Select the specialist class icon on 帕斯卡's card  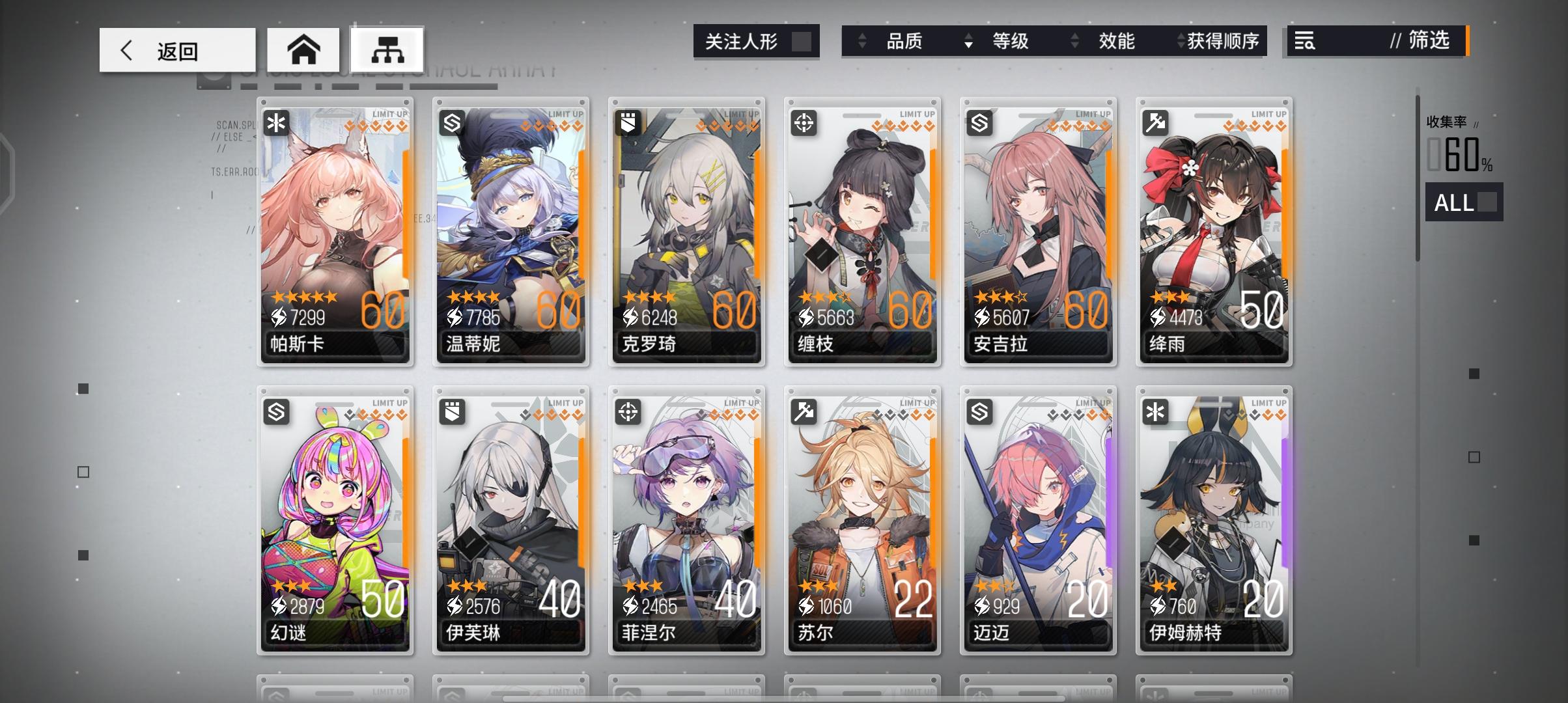pos(276,122)
